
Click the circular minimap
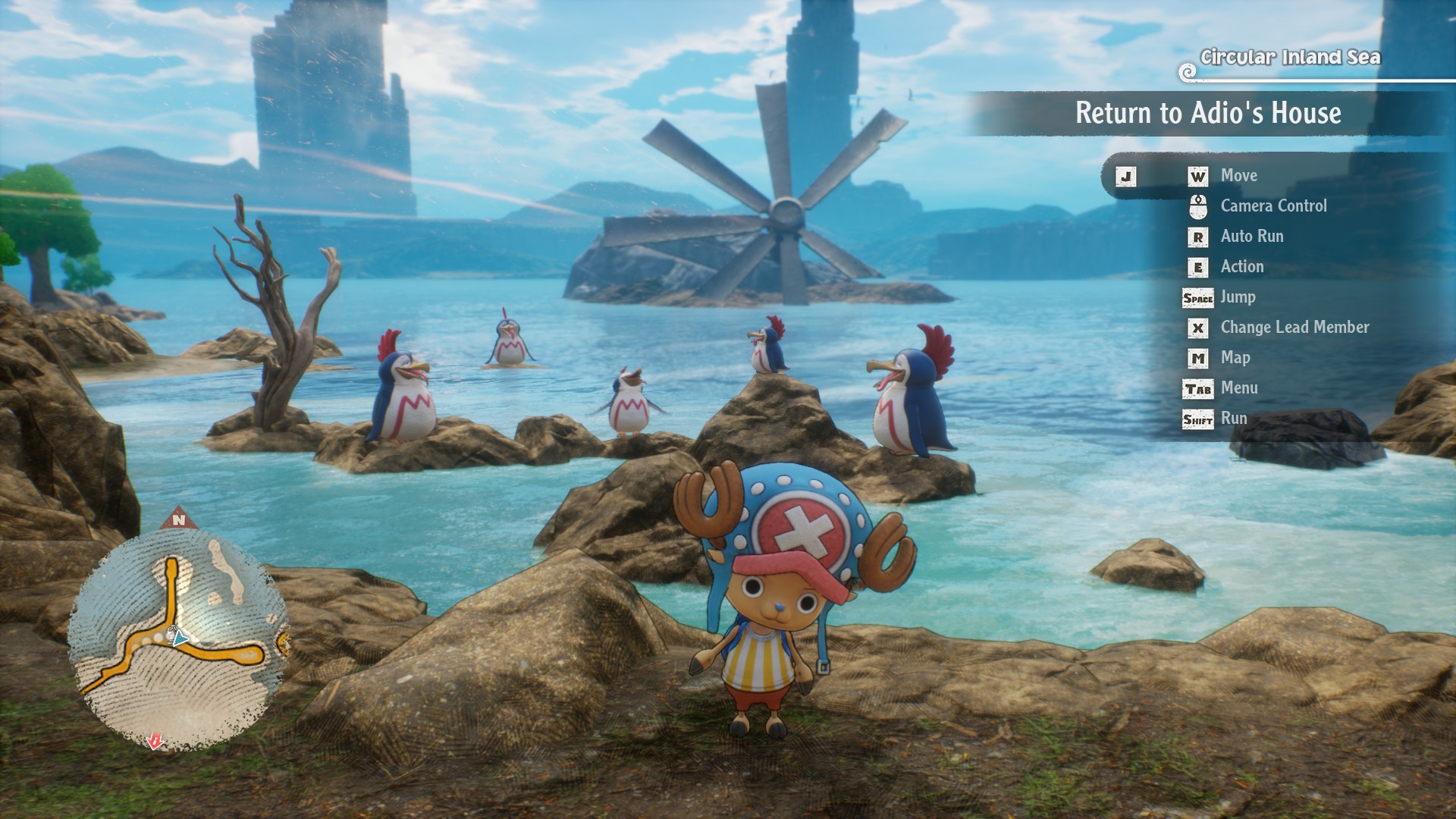pos(179,639)
